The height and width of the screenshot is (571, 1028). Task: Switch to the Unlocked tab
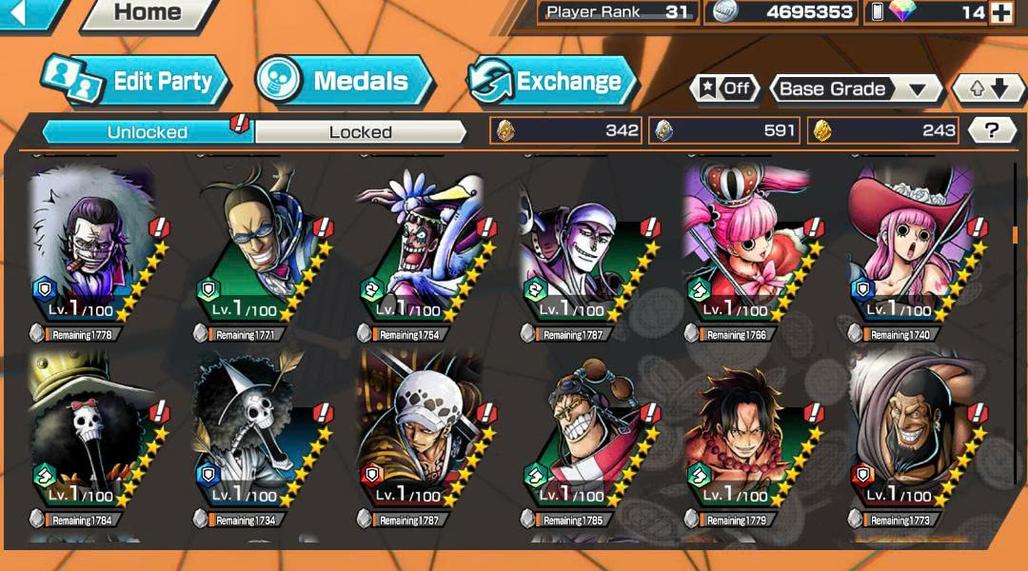point(147,132)
